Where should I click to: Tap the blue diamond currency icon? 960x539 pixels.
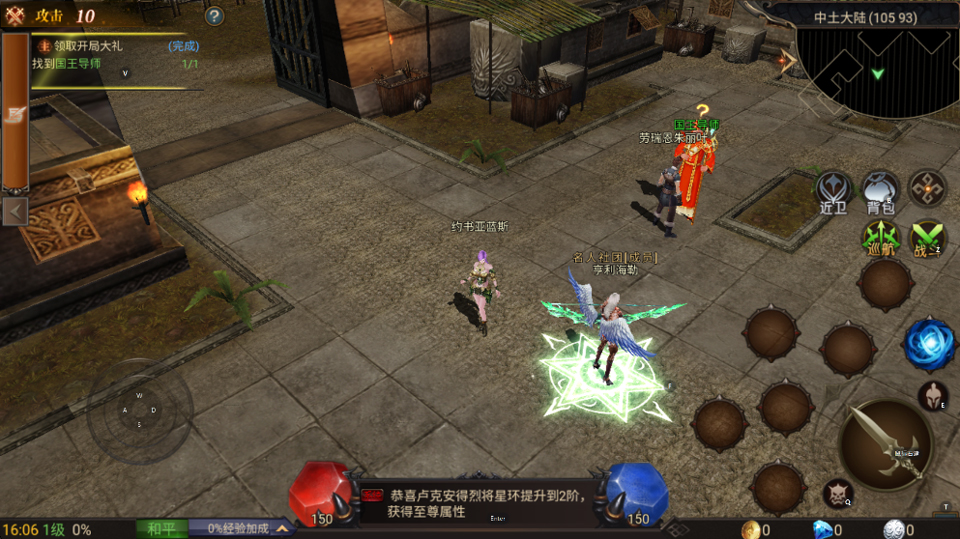click(x=822, y=530)
